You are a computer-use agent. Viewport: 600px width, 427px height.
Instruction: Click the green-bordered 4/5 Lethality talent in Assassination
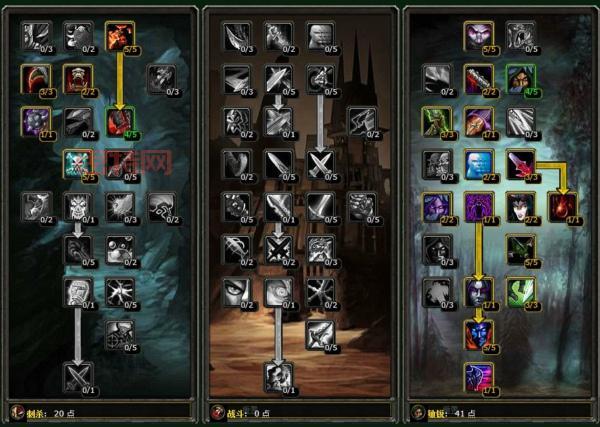119,121
